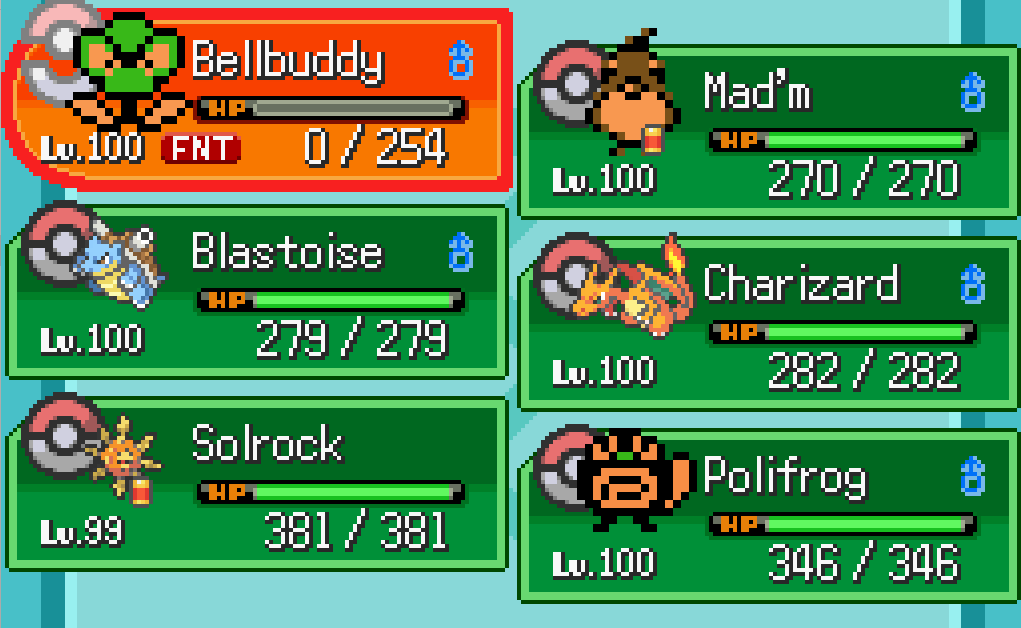
Task: Pick Mad'm from the party list
Action: coord(768,132)
